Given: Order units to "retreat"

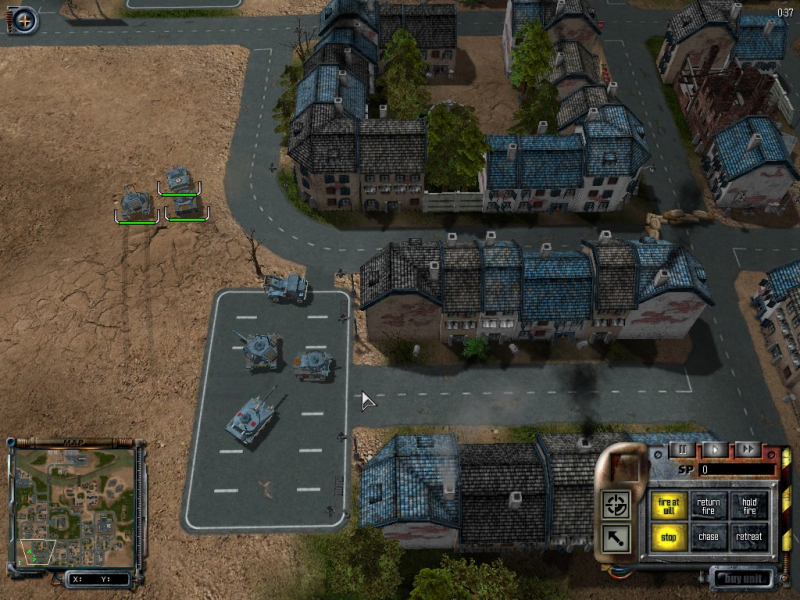Looking at the screenshot, I should [x=748, y=538].
